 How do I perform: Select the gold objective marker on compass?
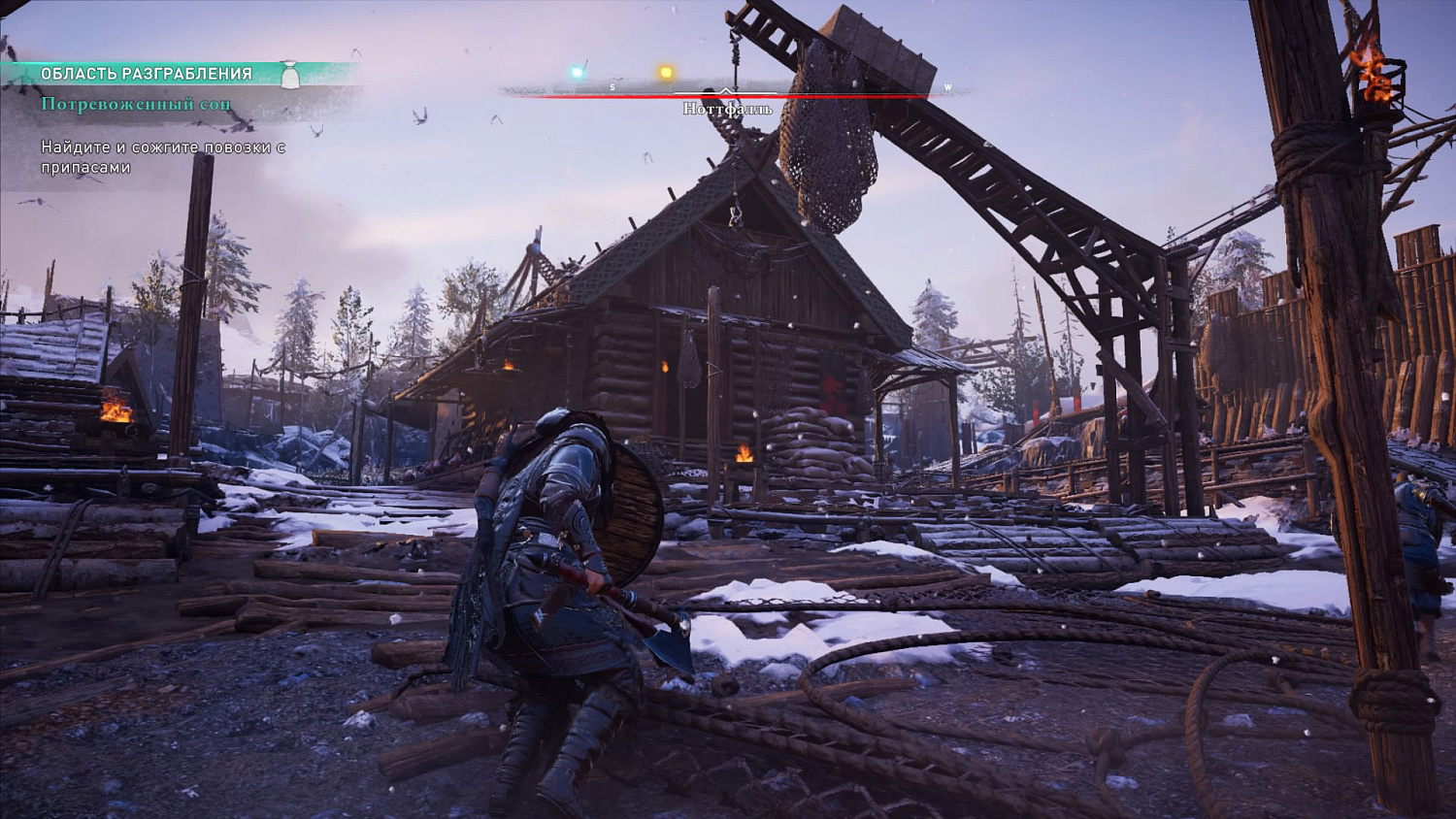pos(665,71)
